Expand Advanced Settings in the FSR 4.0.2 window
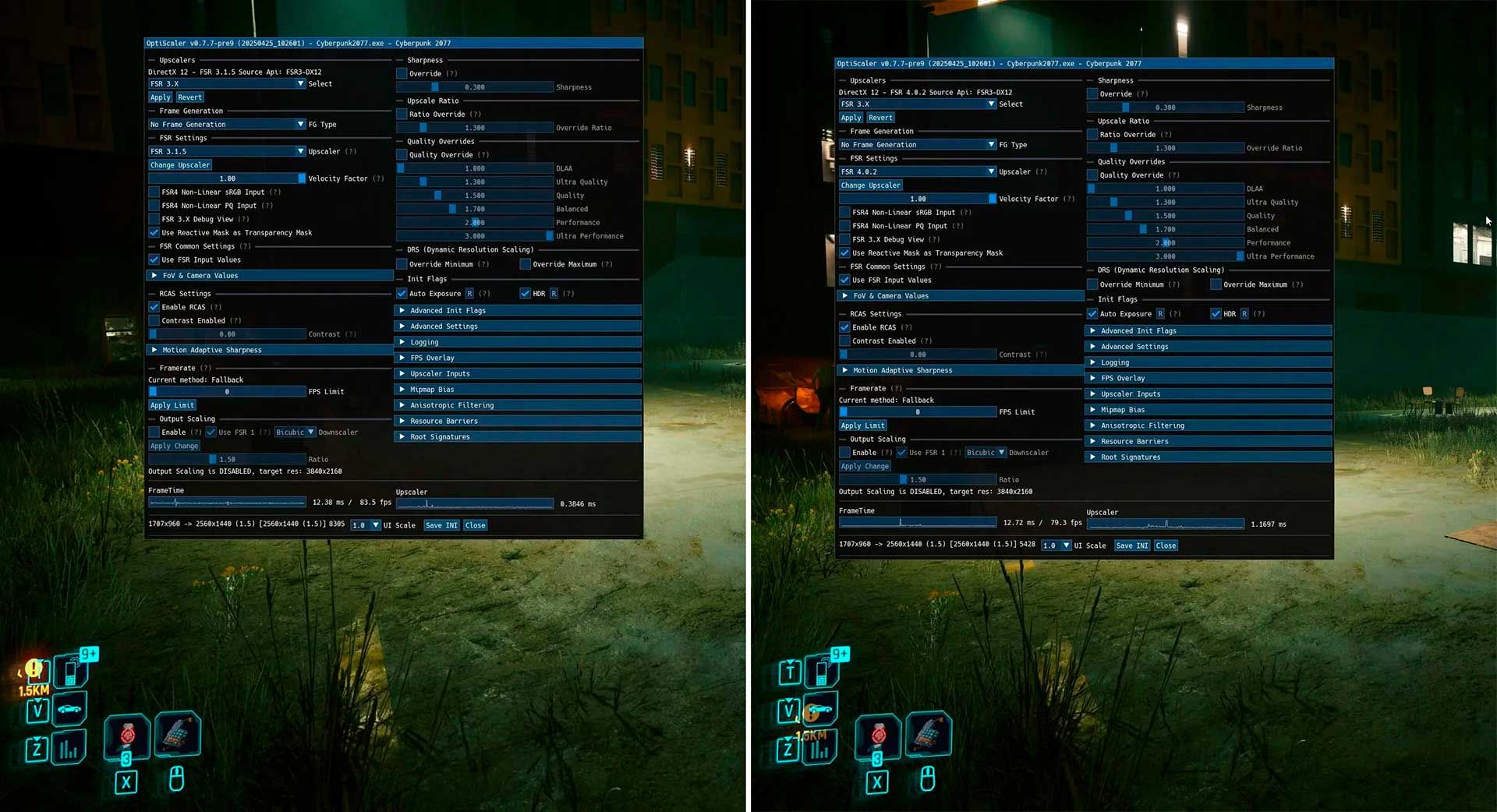This screenshot has width=1497, height=812. point(1134,347)
